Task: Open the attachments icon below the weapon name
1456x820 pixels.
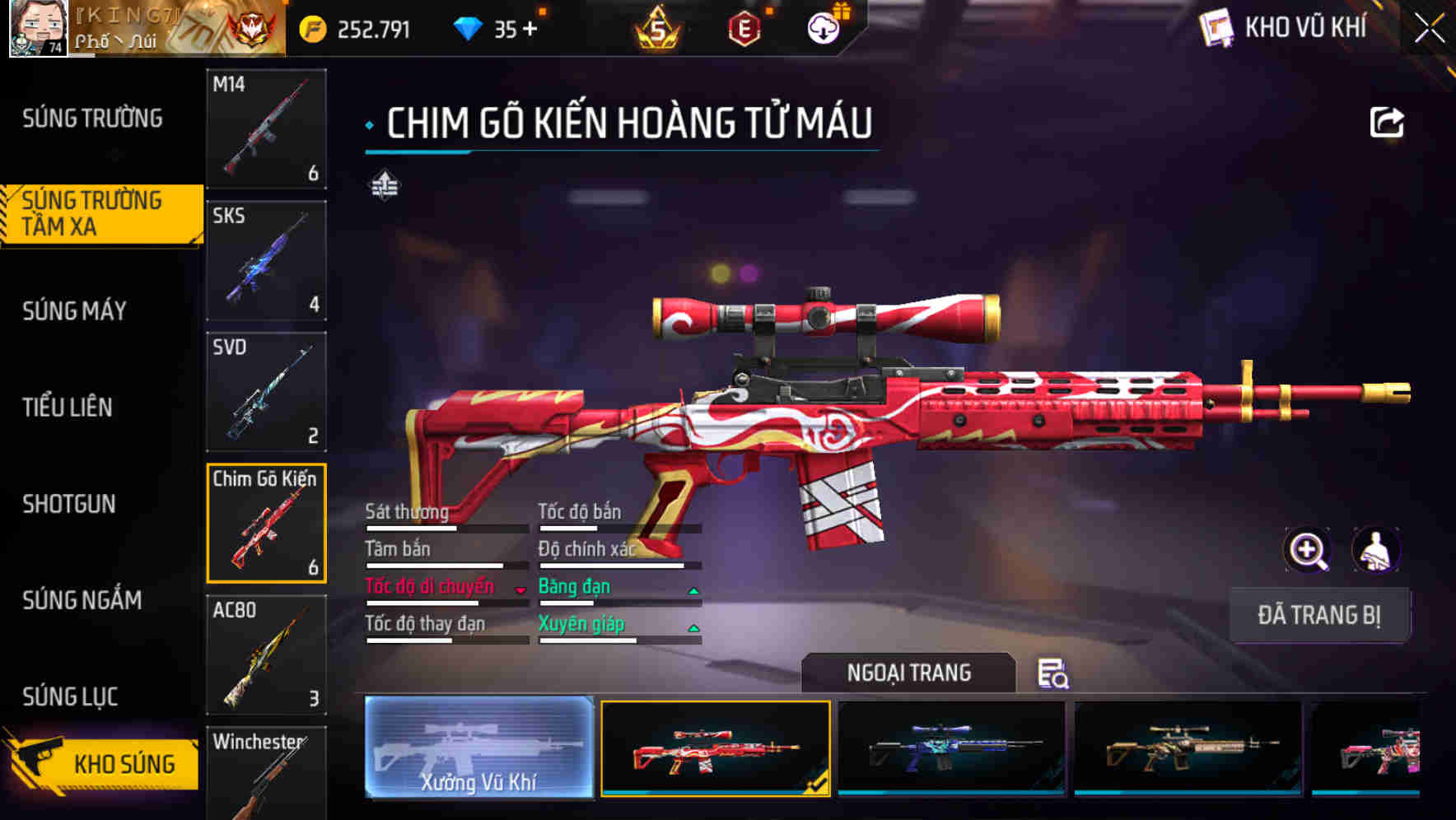Action: click(x=385, y=186)
